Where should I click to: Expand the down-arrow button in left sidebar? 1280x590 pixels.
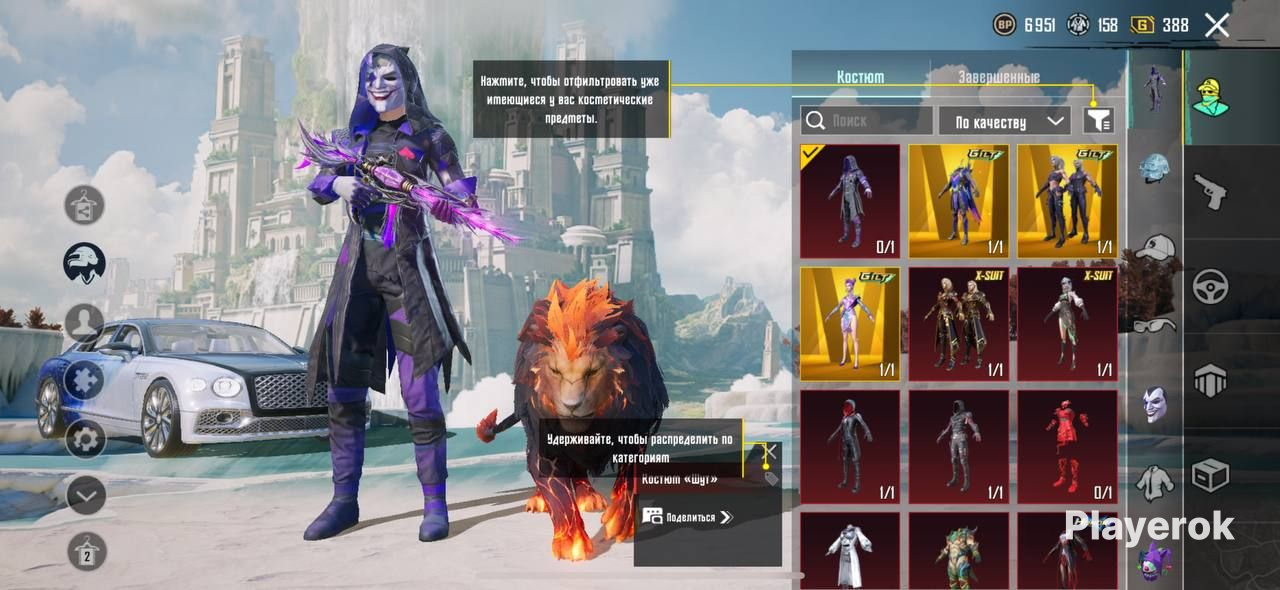click(x=85, y=495)
